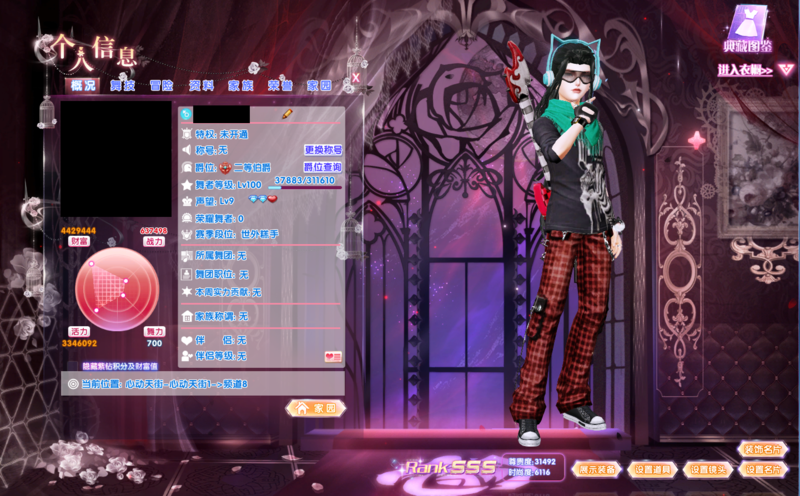Click the 设置名片 button
800x496 pixels.
coord(764,468)
